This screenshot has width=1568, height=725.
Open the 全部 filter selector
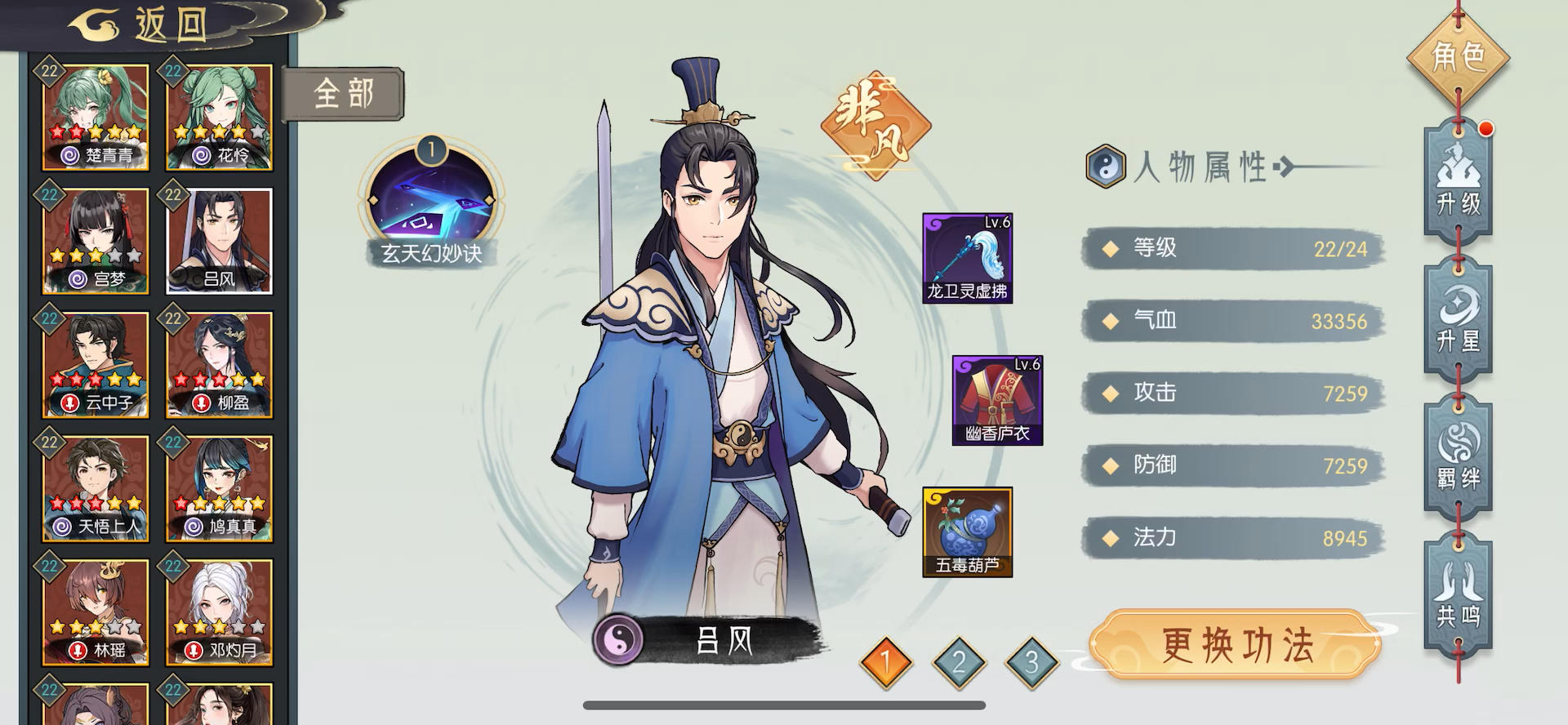click(x=345, y=93)
